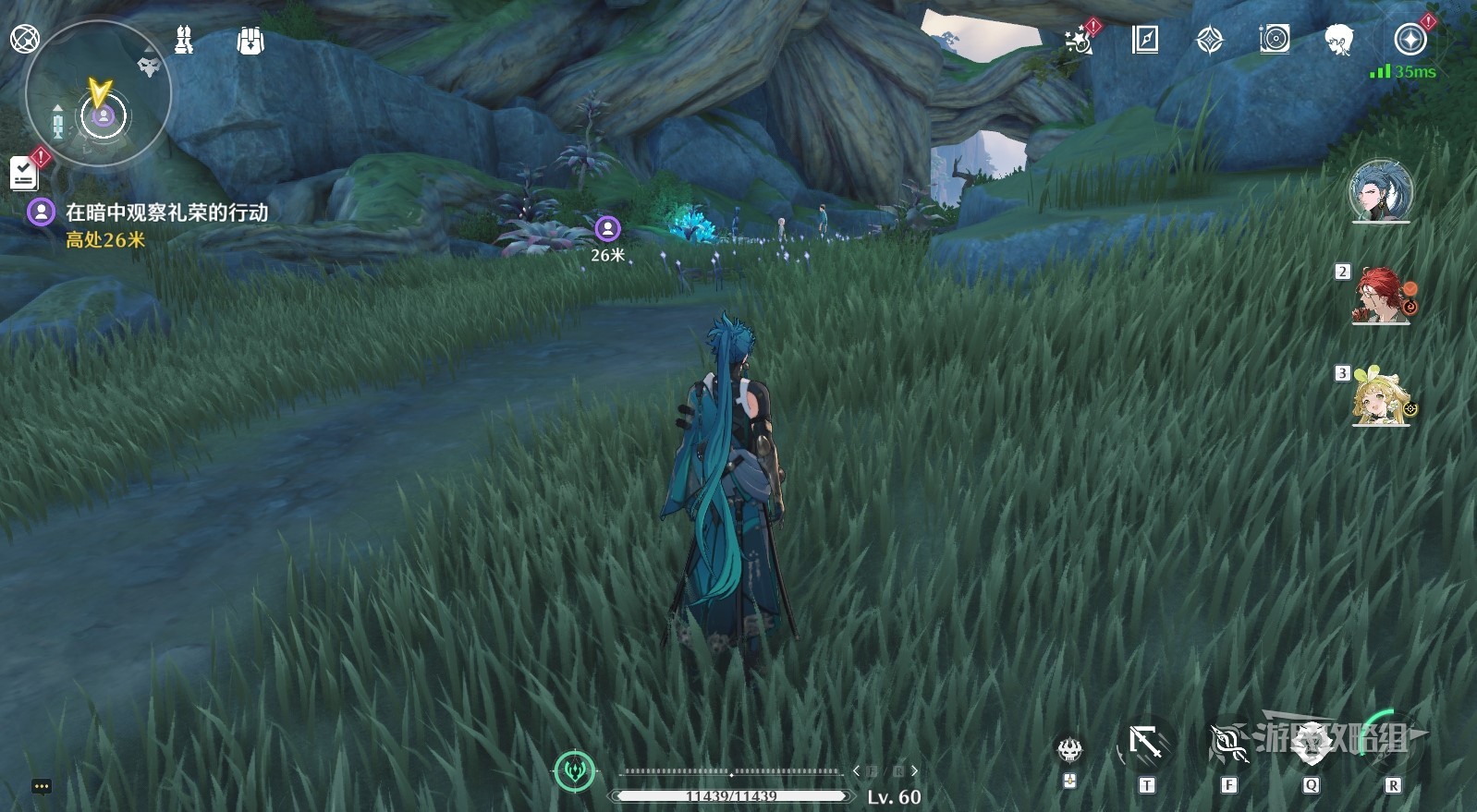Open the quest checklist icon
1477x812 pixels.
click(25, 172)
